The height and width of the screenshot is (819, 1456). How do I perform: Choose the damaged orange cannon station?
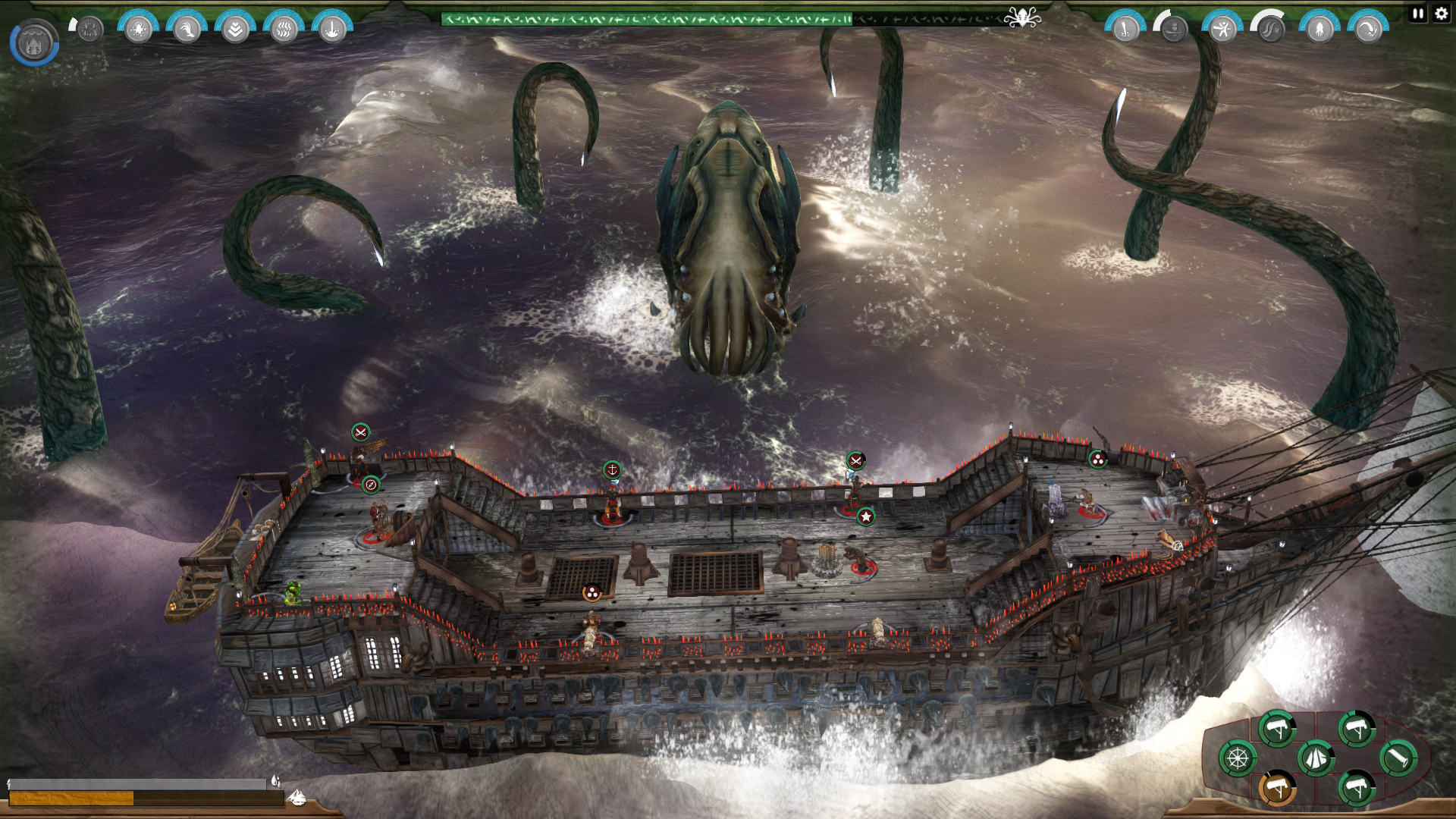pos(1277,788)
